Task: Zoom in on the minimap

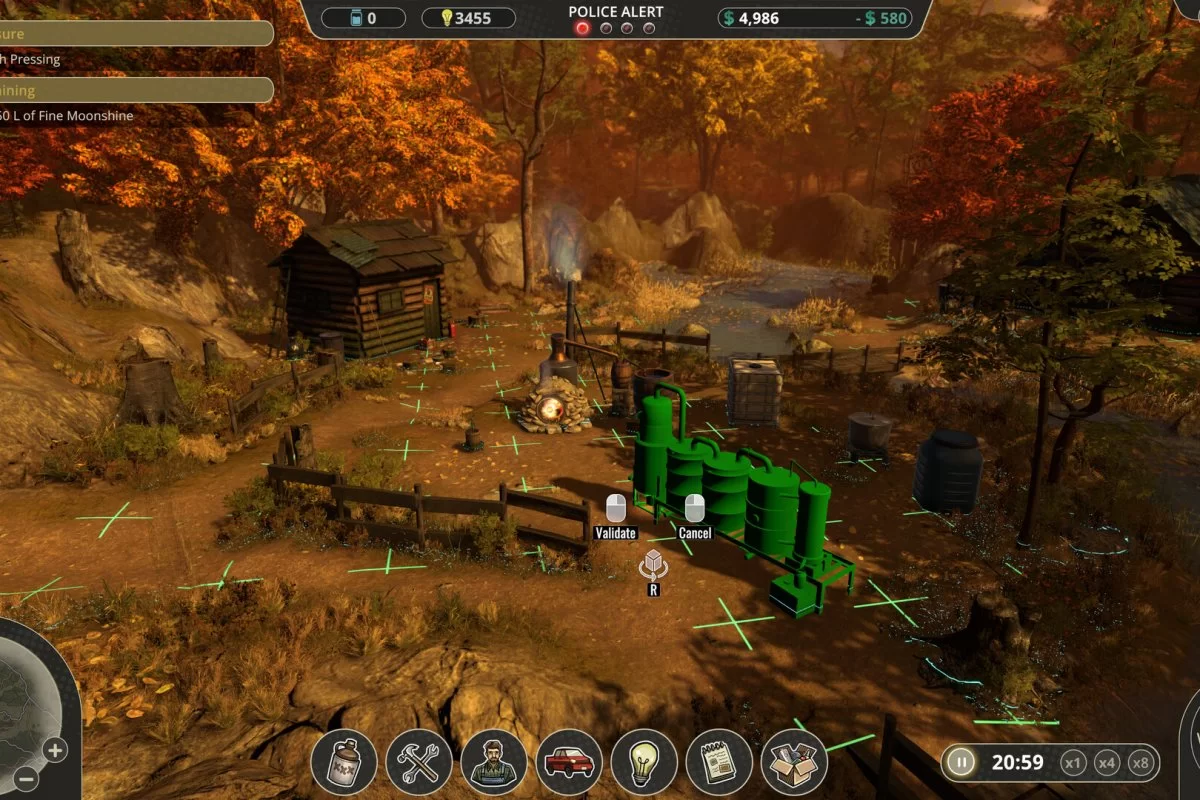Action: pos(54,750)
